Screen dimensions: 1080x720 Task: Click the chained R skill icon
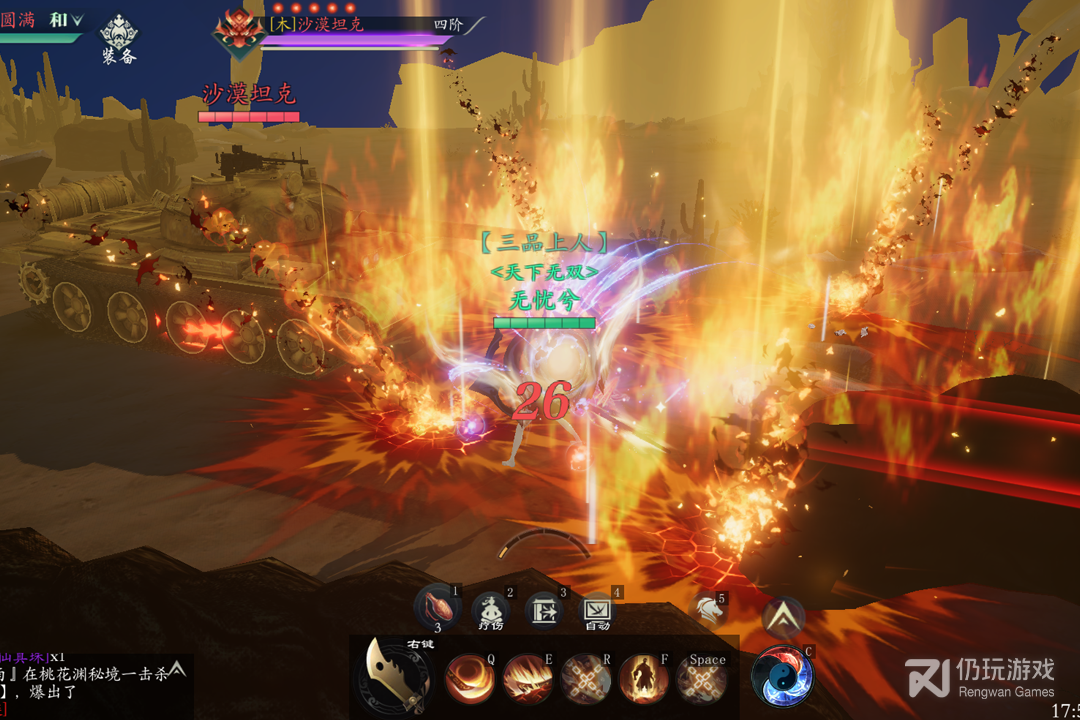585,679
